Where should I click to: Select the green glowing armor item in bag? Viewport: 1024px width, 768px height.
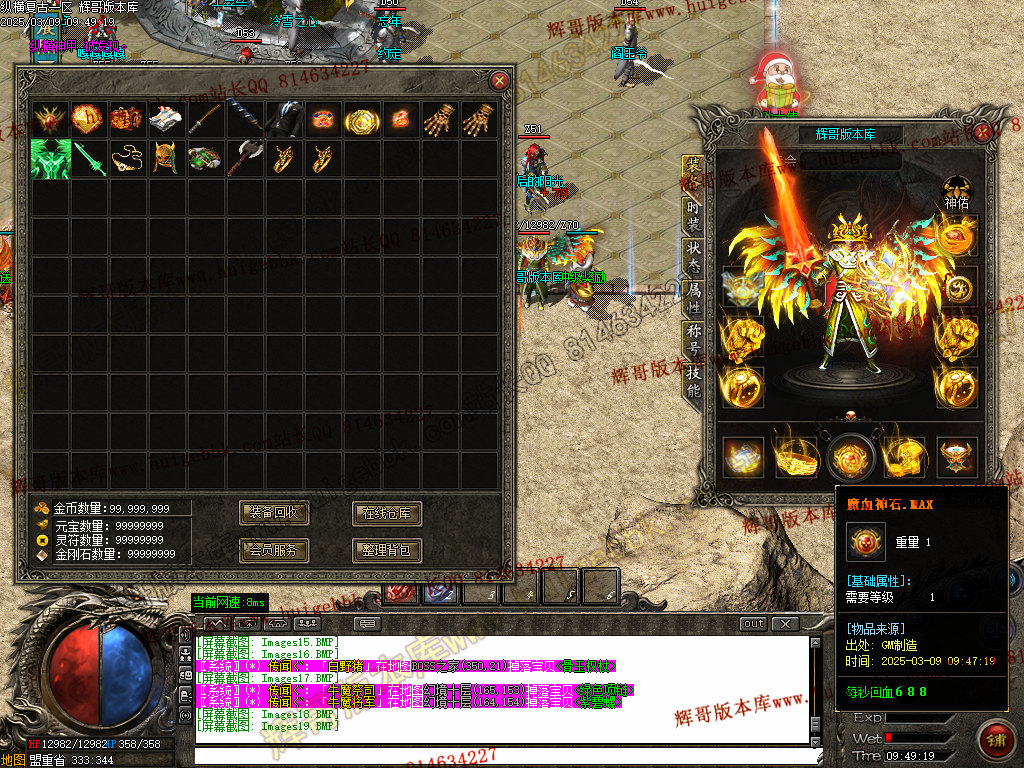[49, 158]
